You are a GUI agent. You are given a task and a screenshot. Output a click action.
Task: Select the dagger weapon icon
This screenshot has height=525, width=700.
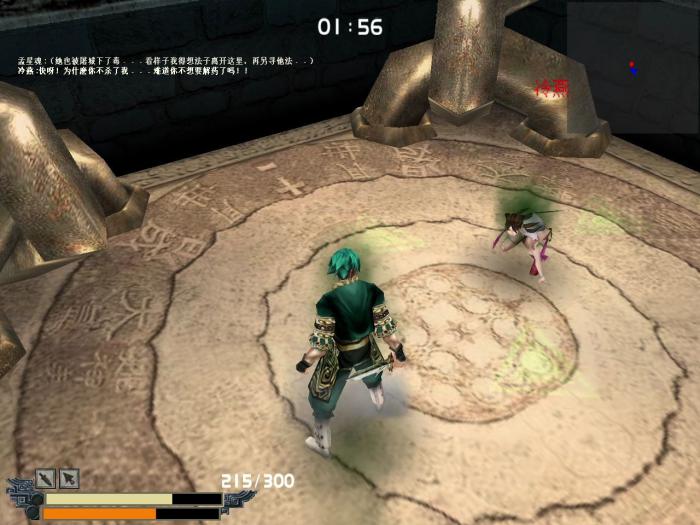pos(46,478)
